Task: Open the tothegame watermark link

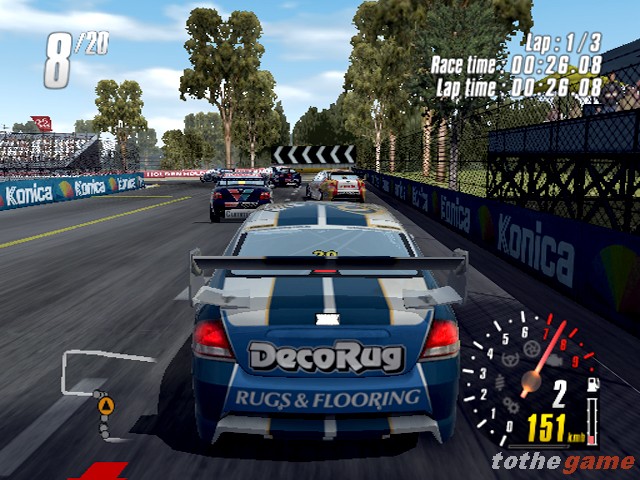Action: [x=563, y=461]
